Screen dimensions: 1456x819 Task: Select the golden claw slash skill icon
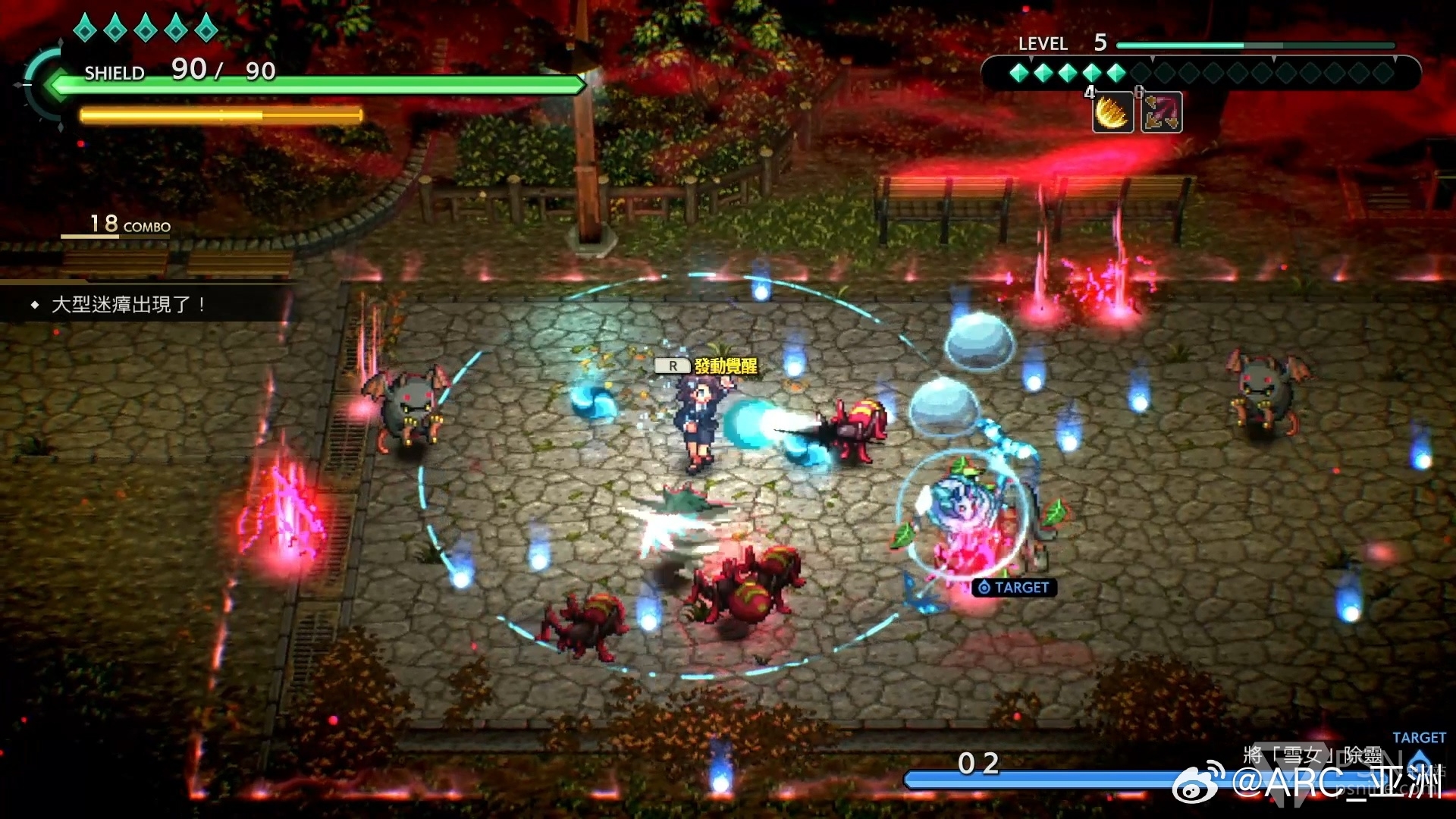[1112, 113]
